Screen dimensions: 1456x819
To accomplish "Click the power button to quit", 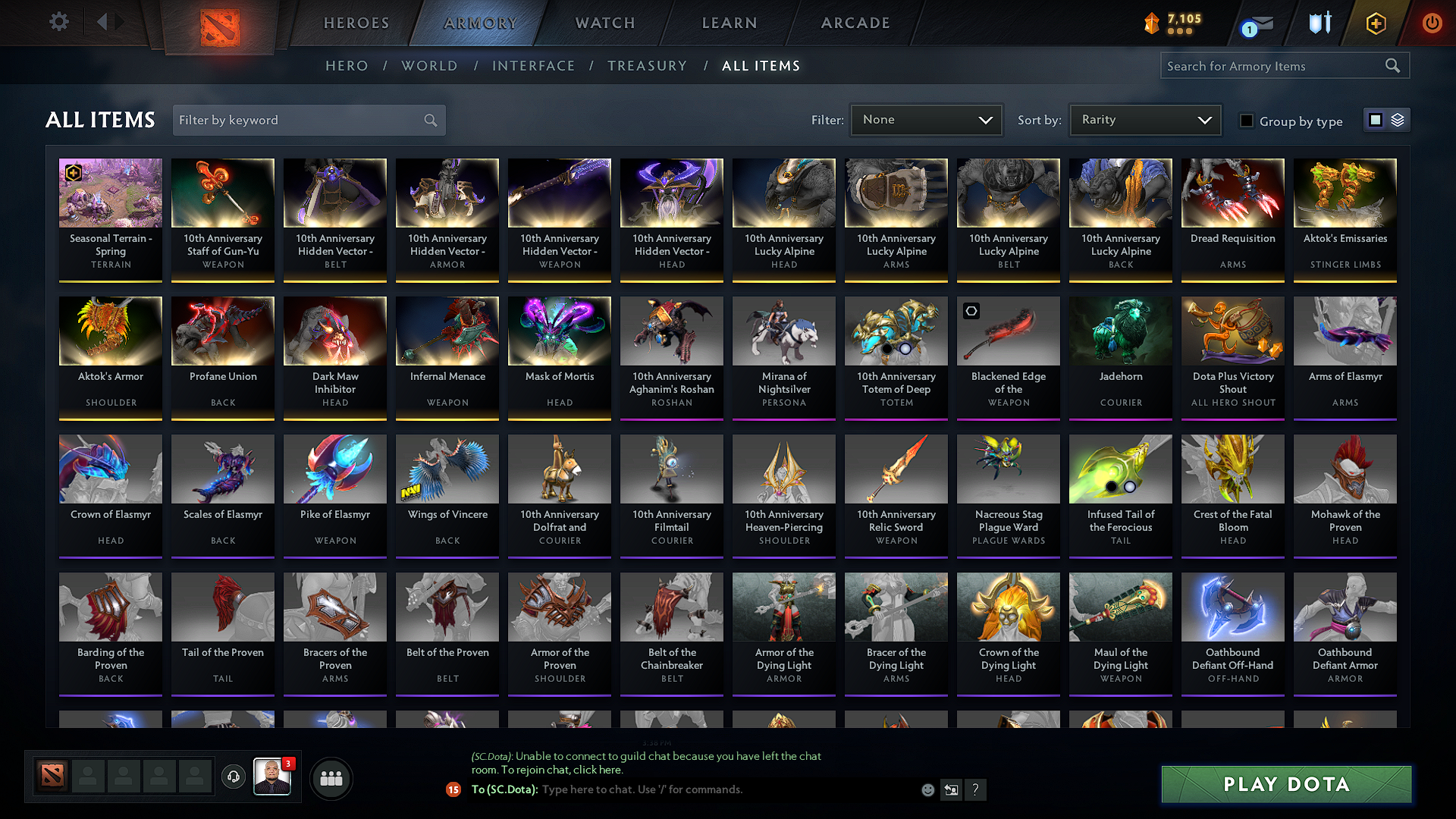I will tap(1432, 23).
